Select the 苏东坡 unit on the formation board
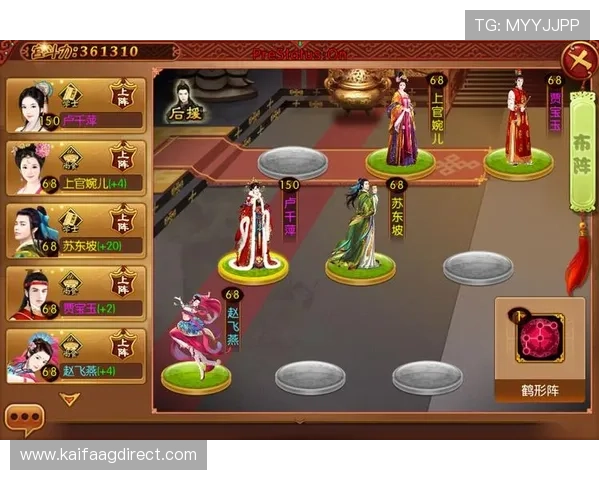The width and height of the screenshot is (600, 480). click(359, 232)
